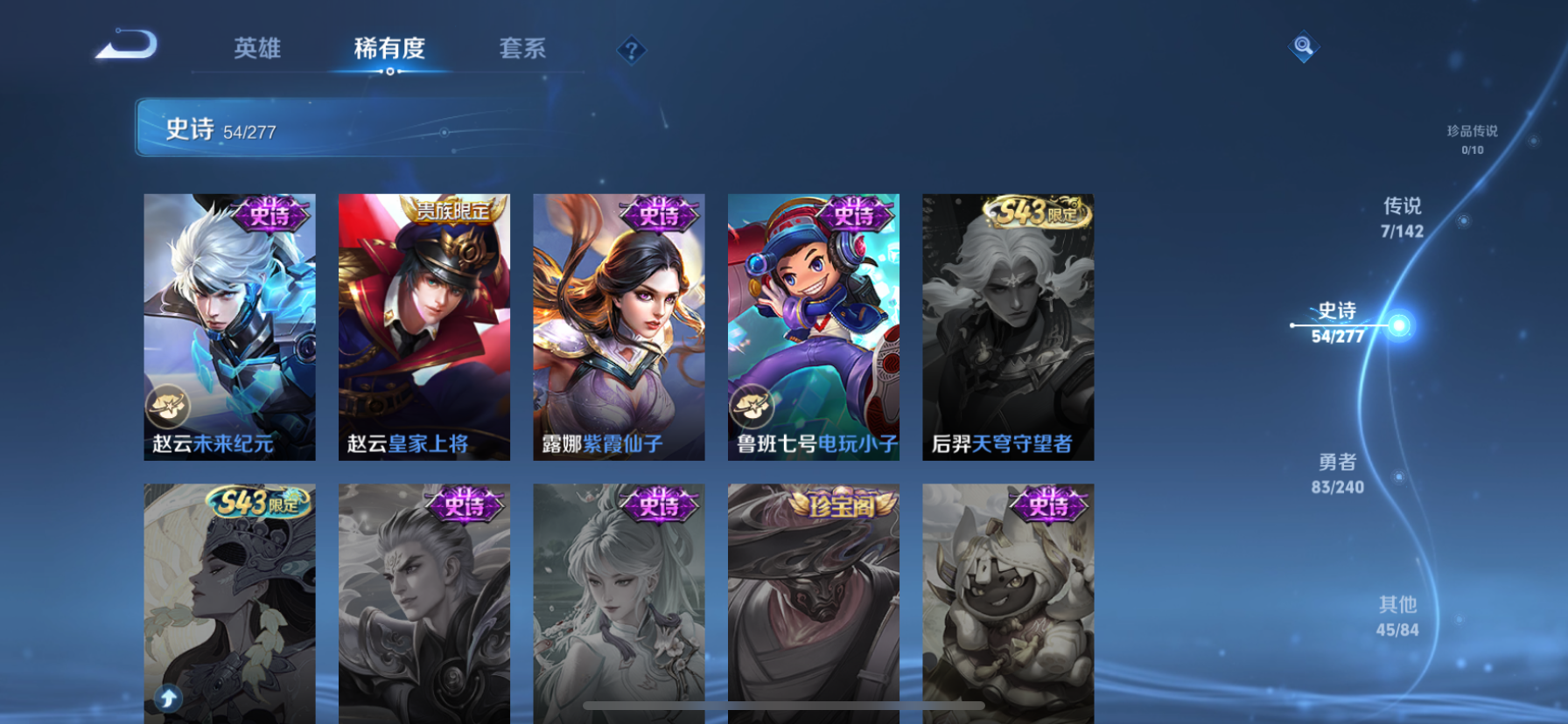
Task: Open the 露娜紫霞仙子 skin thumbnail
Action: [619, 325]
